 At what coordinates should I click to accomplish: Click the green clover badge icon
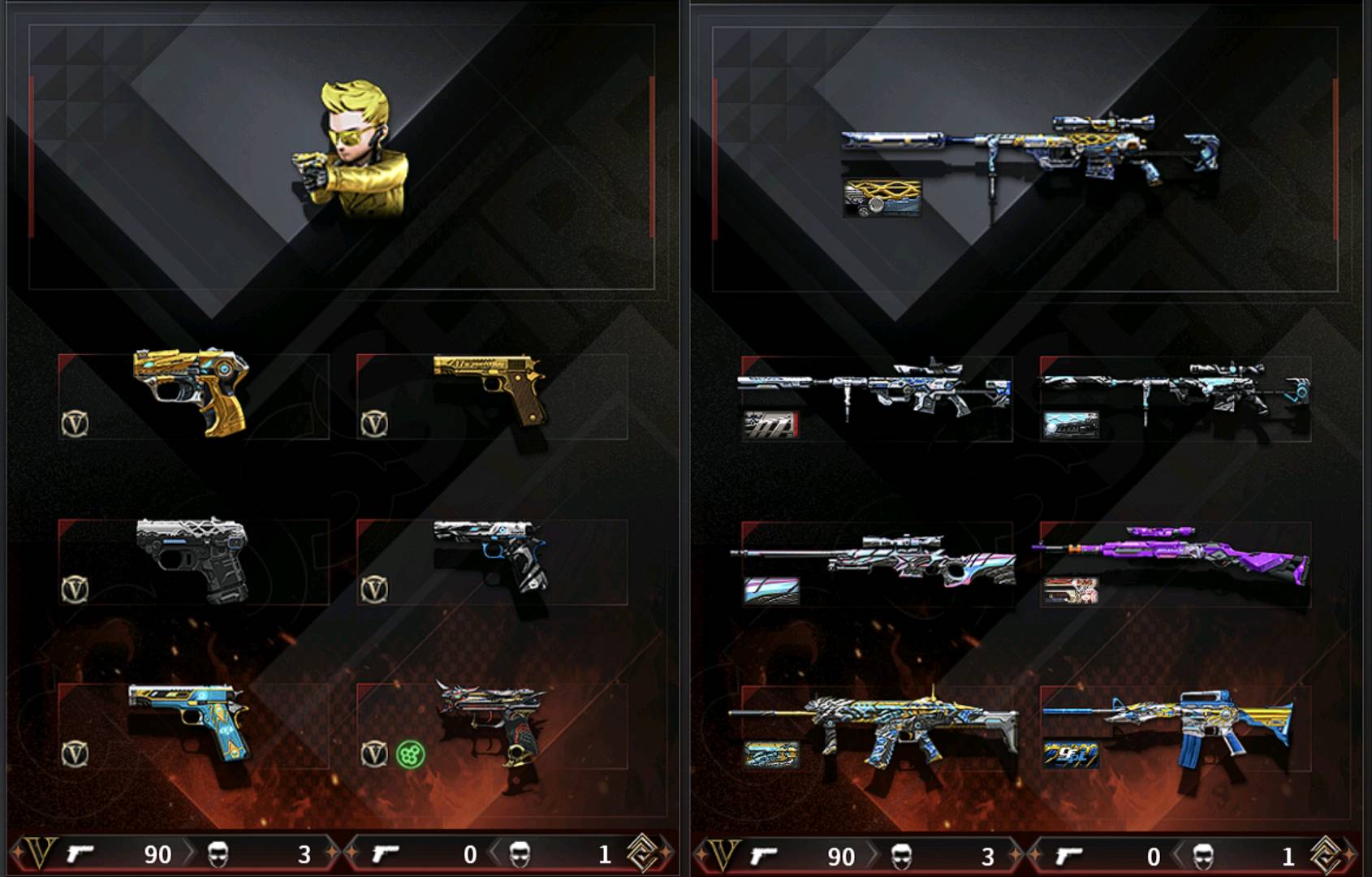point(410,754)
